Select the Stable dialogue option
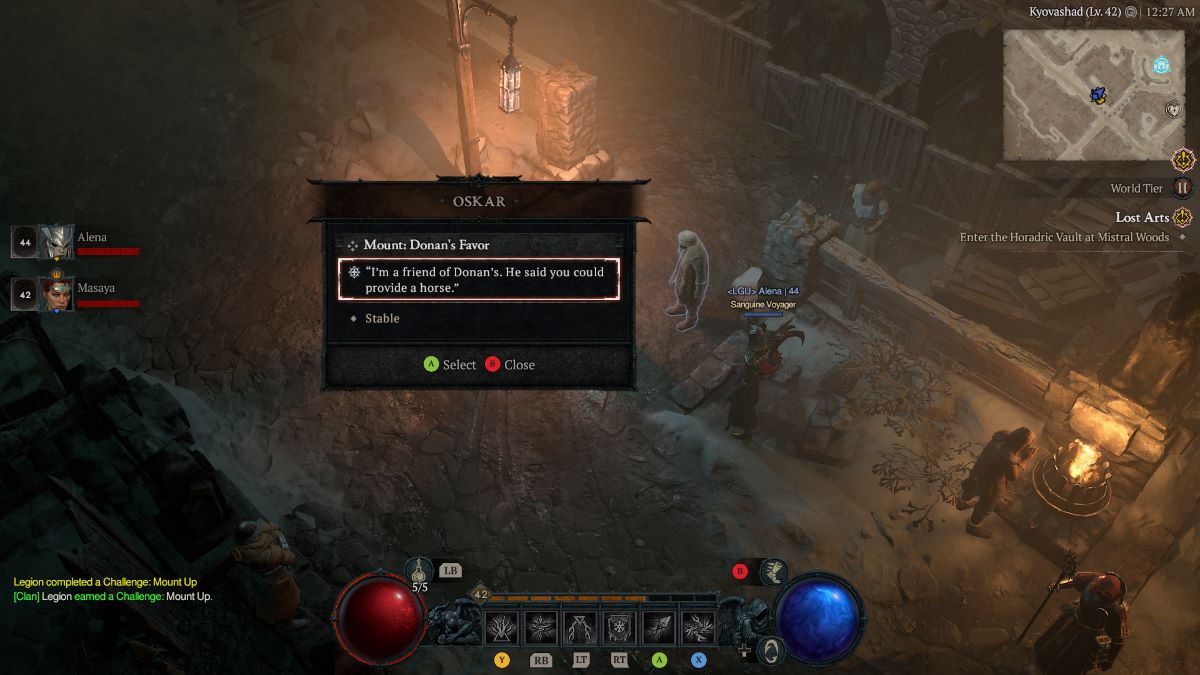This screenshot has height=675, width=1200. pos(382,318)
